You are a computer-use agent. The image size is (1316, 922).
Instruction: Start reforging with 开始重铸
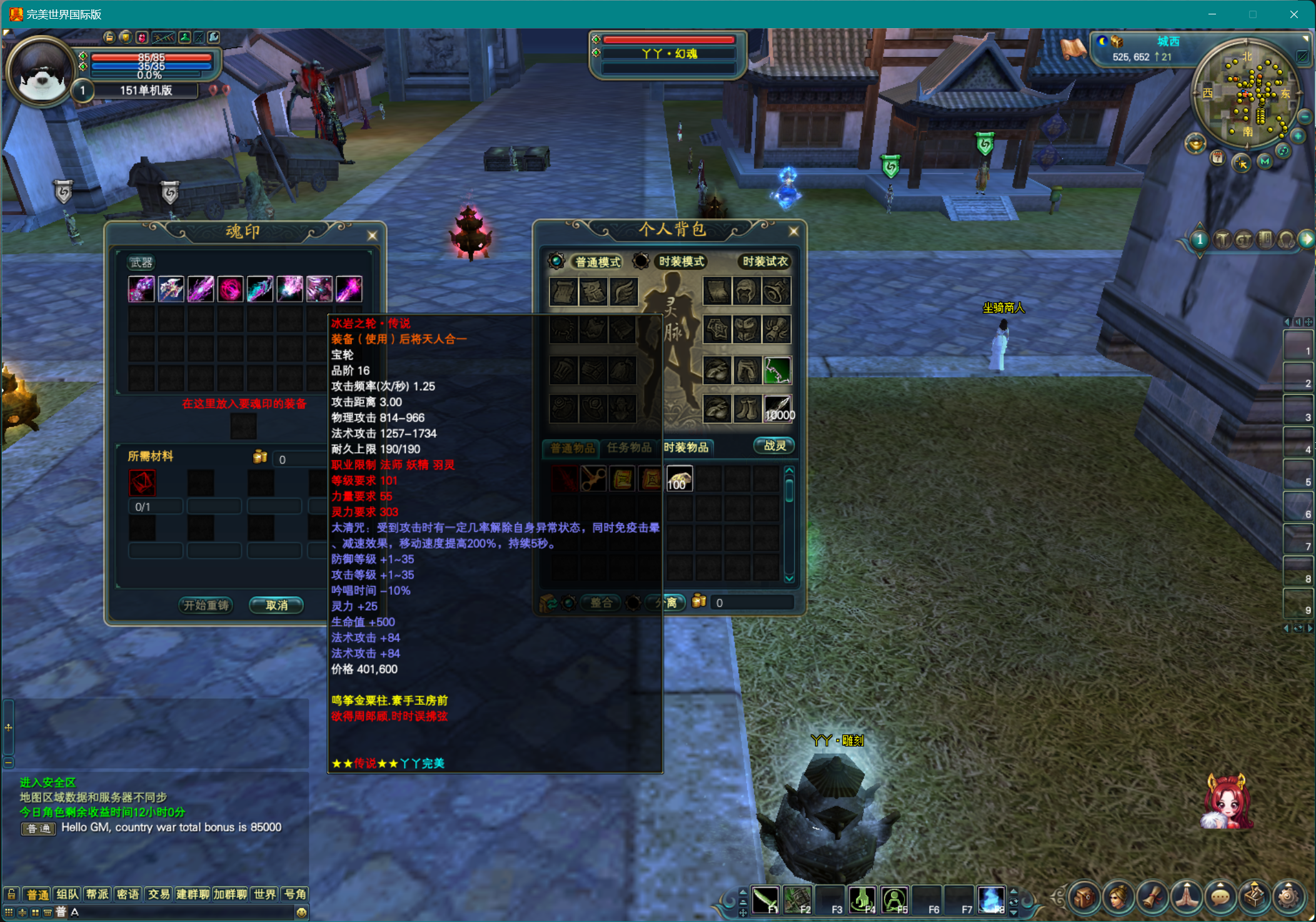[206, 605]
